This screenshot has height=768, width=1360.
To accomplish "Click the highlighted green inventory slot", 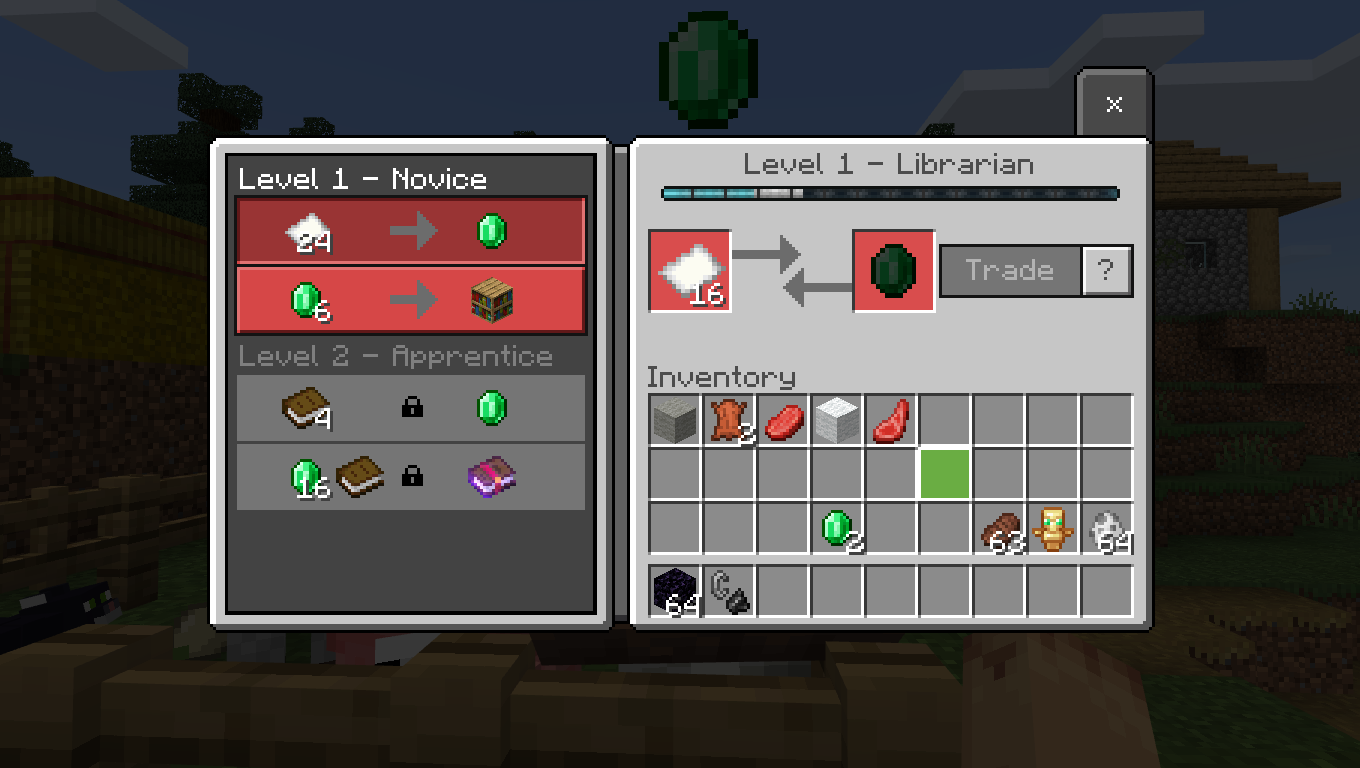I will tap(945, 474).
